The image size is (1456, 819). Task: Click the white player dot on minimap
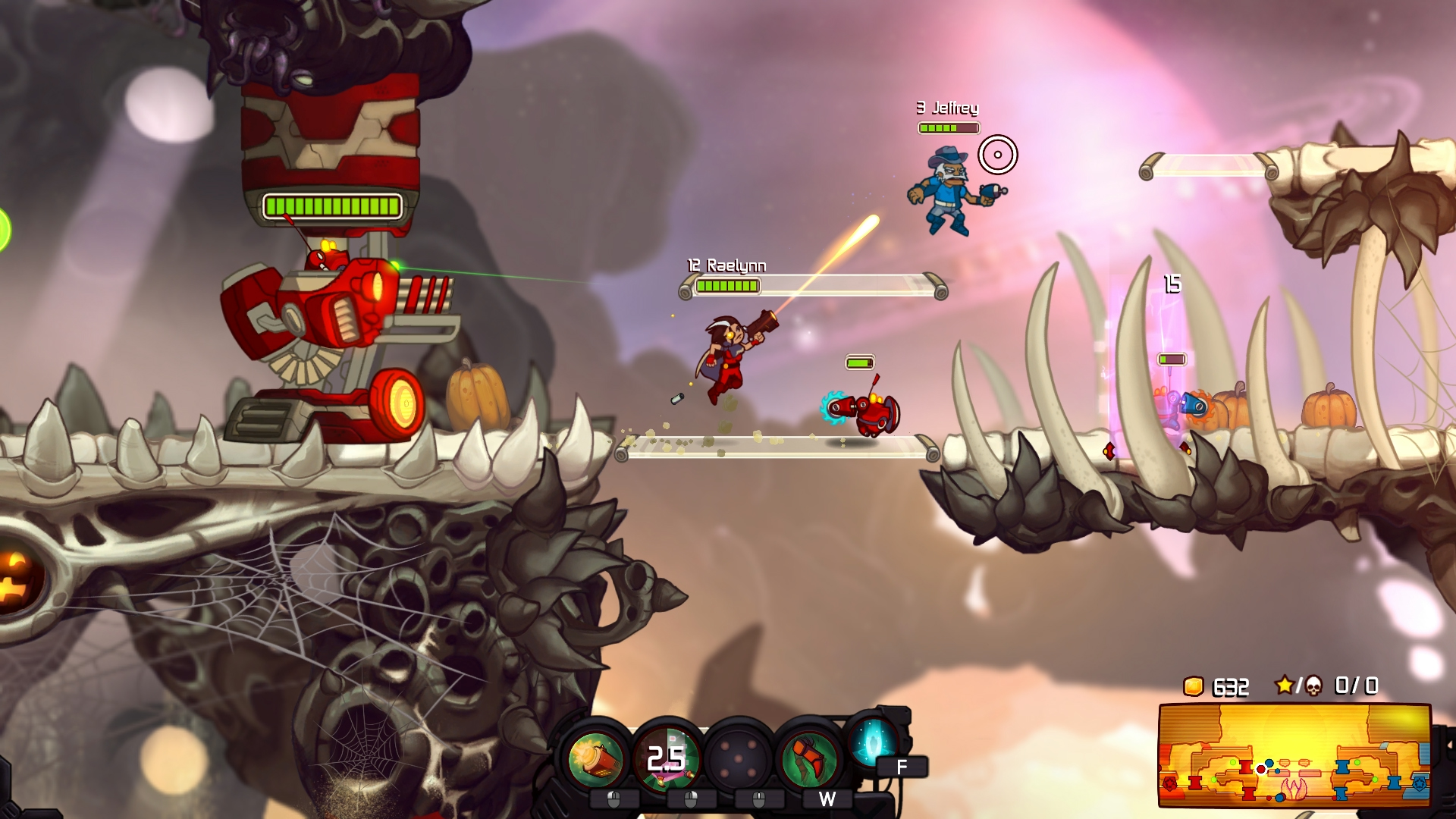1260,770
